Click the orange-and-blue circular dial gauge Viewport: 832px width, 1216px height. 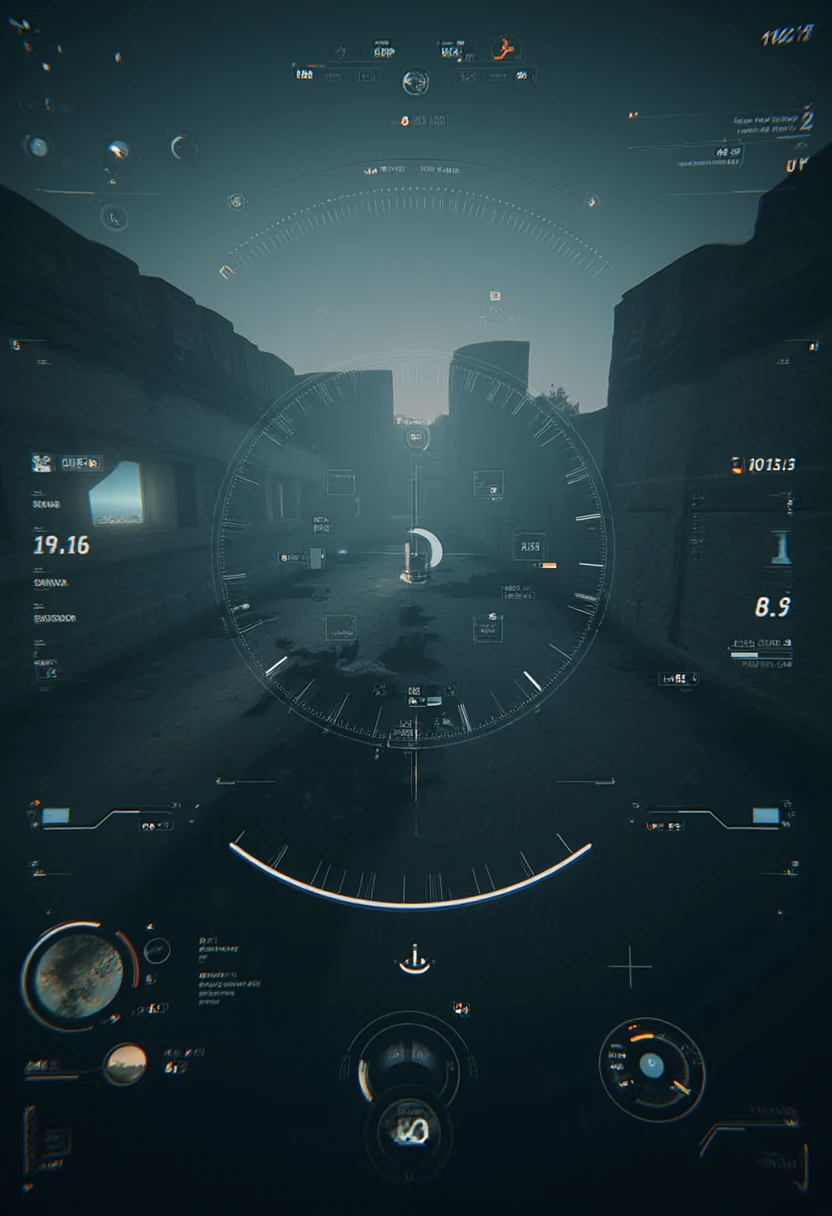pyautogui.click(x=651, y=1068)
